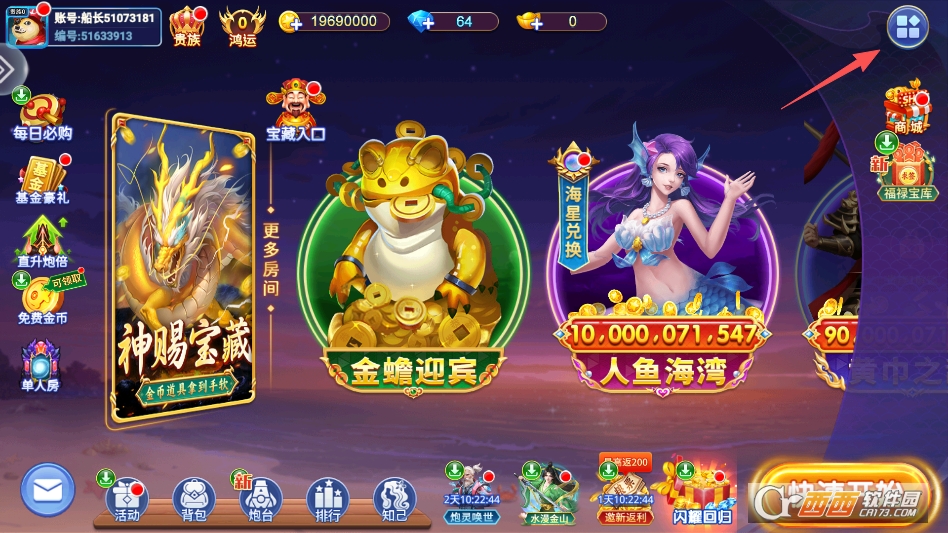Enter the 单人房 single-player room
Image resolution: width=948 pixels, height=533 pixels.
pos(41,366)
